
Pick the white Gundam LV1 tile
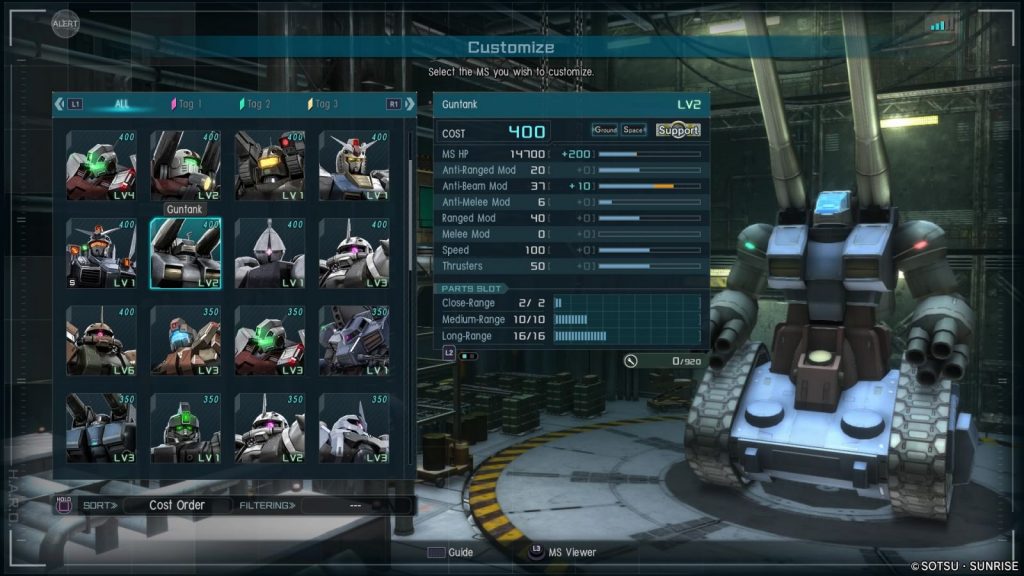coord(353,166)
